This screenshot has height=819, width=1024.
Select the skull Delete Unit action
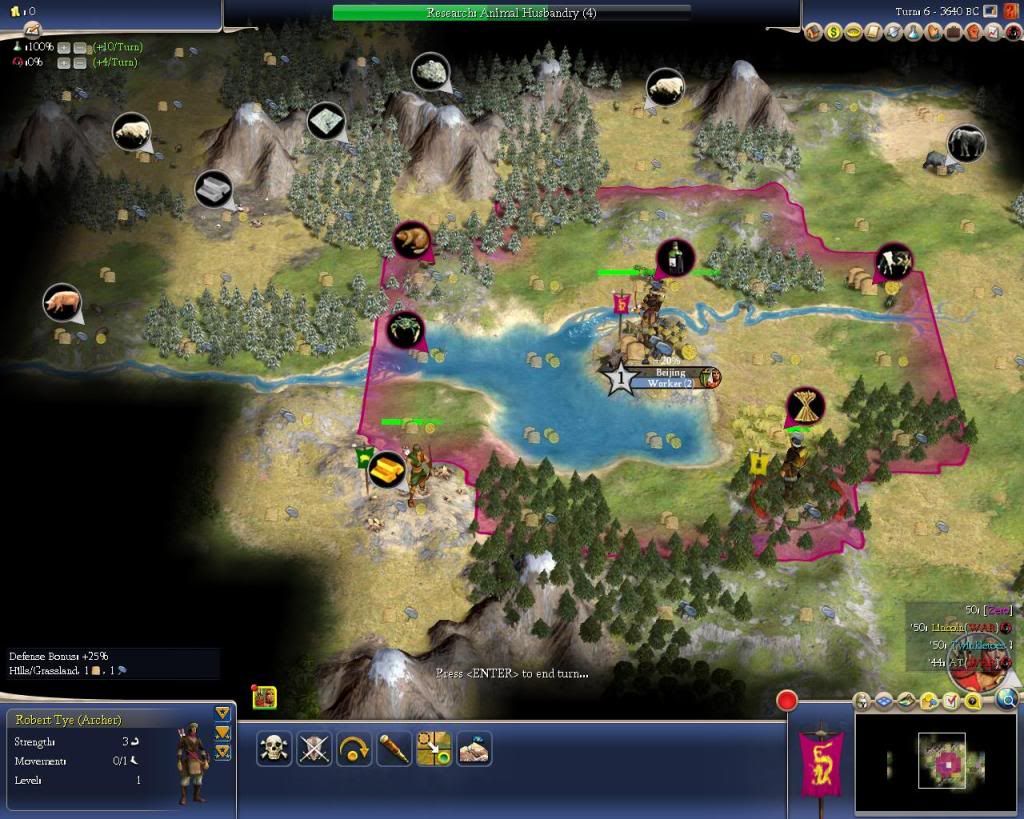[x=274, y=748]
